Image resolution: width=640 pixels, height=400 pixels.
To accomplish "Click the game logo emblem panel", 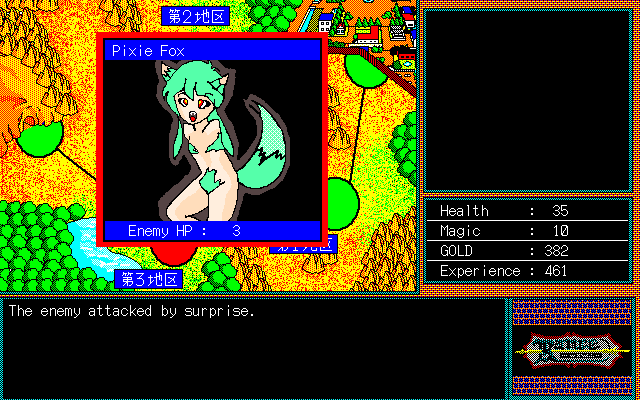I will click(571, 347).
